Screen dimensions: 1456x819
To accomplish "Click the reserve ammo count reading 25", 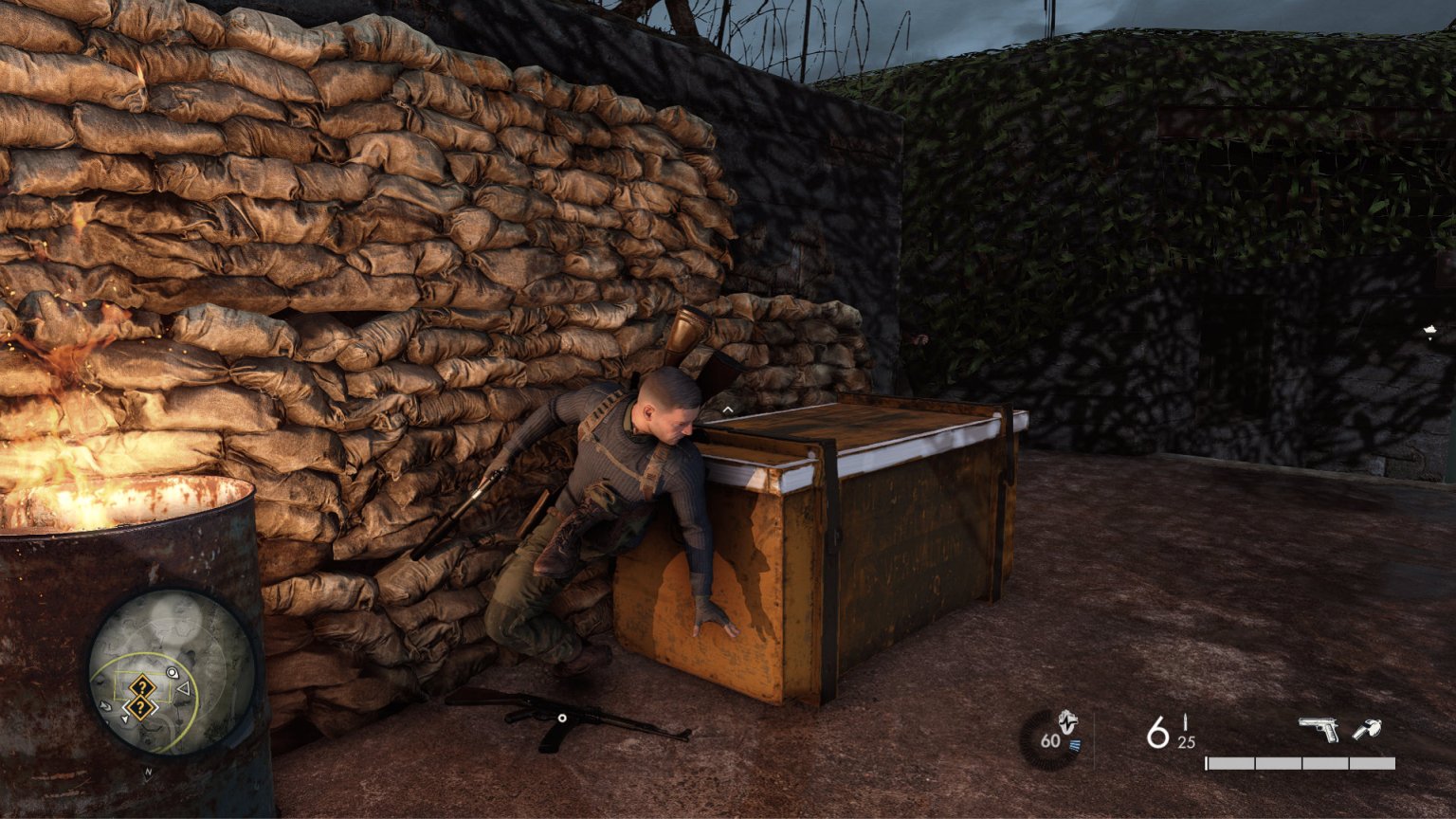I will pyautogui.click(x=1185, y=742).
